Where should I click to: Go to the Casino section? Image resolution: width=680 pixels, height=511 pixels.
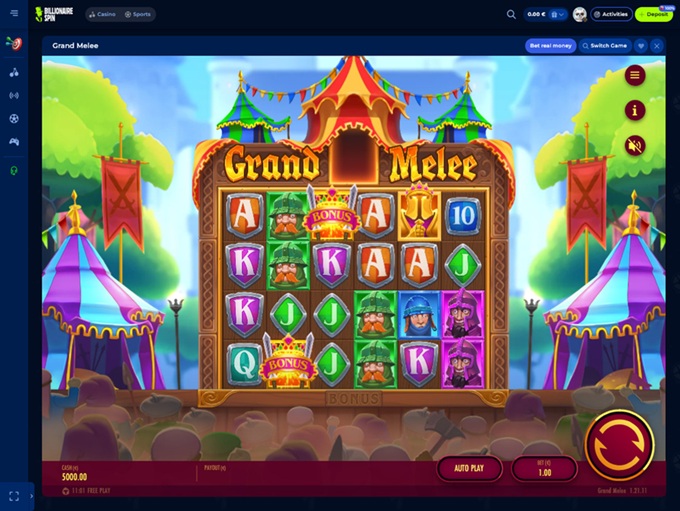pos(101,14)
